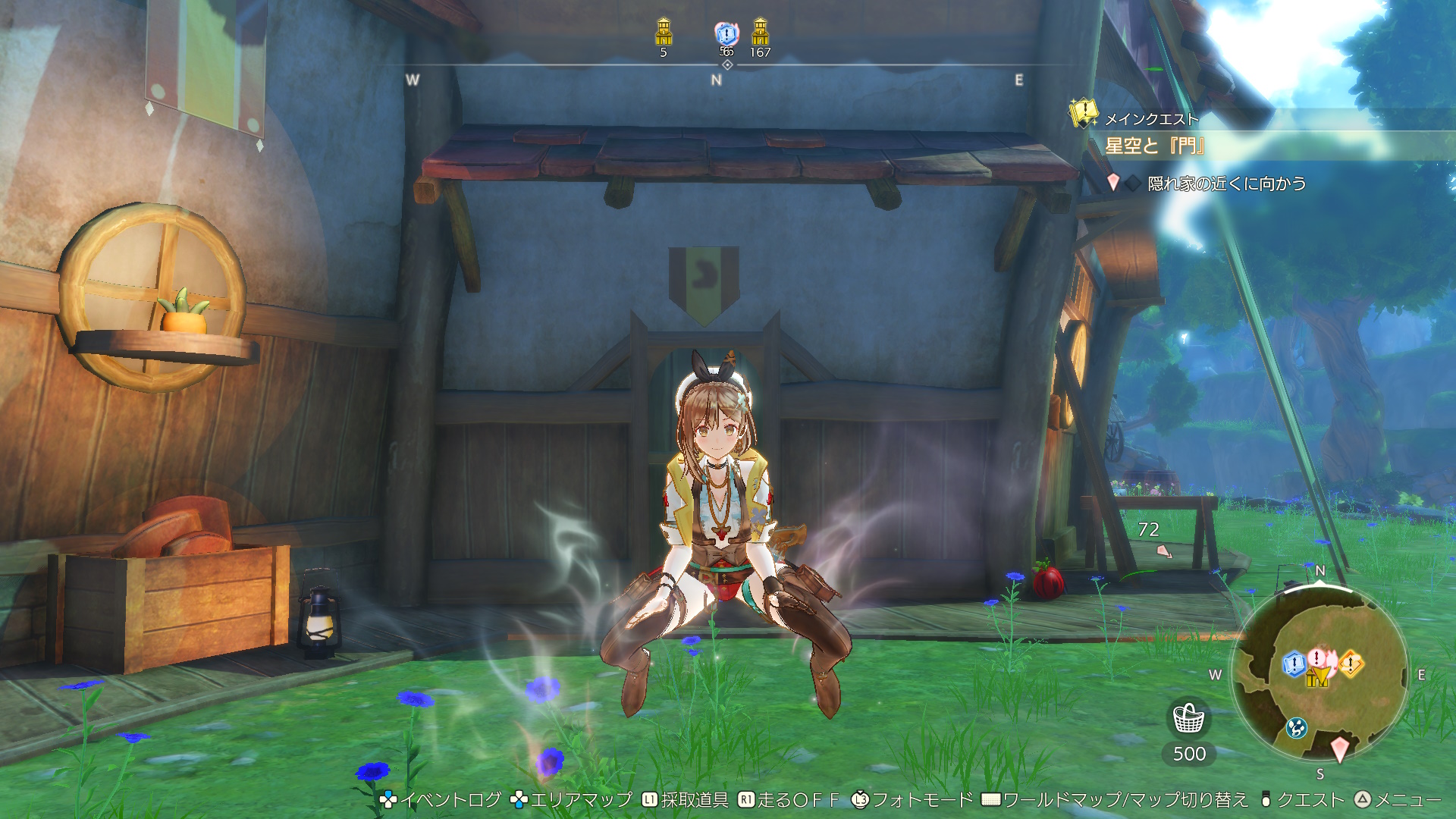1456x819 pixels.
Task: Click the blue quest marker on the compass
Action: tap(726, 33)
